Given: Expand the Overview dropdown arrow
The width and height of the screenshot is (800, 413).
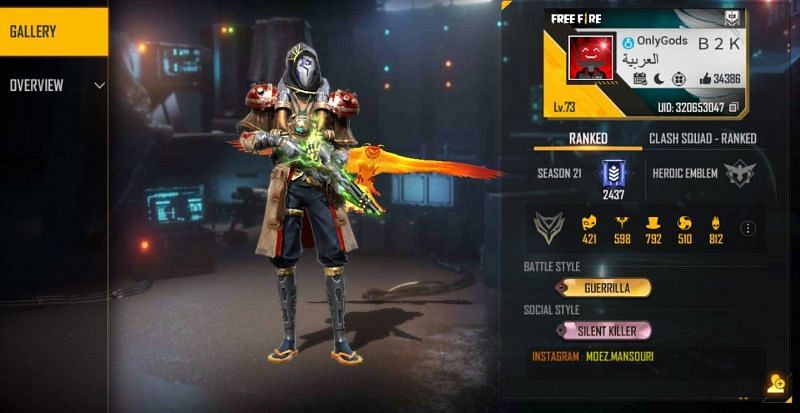Looking at the screenshot, I should point(99,86).
